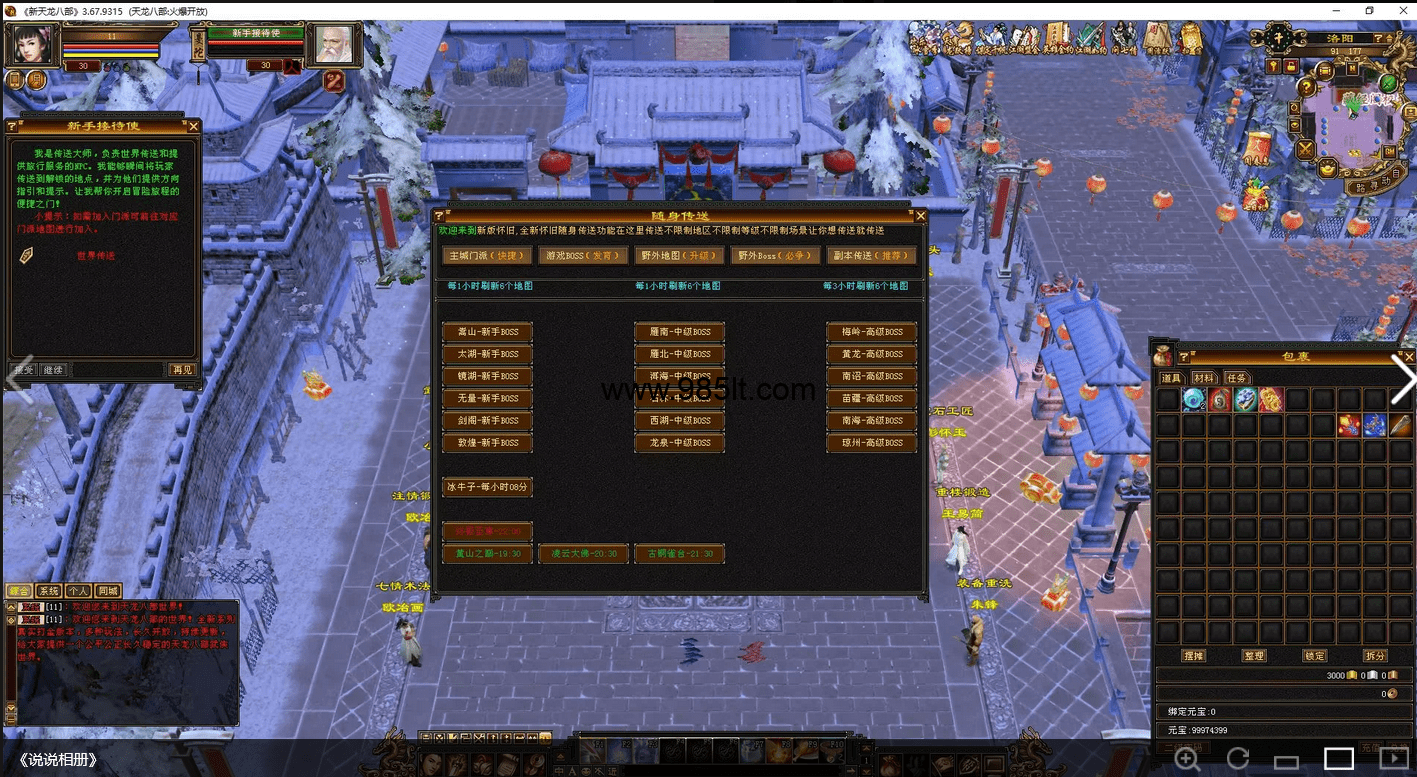The width and height of the screenshot is (1417, 777).
Task: Click the 世界传送 dialogue option
Action: click(95, 256)
